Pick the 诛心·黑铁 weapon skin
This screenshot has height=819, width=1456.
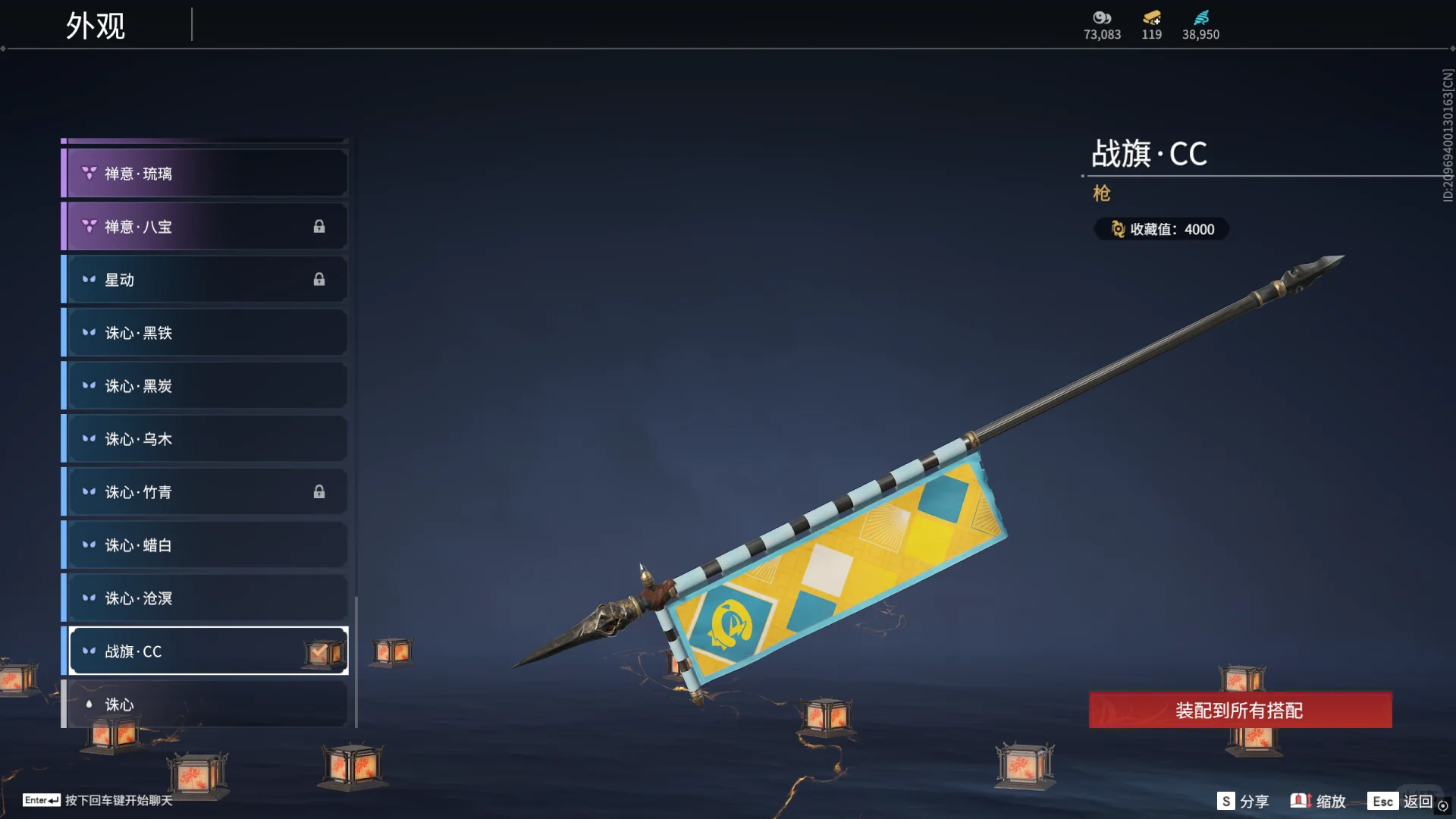[205, 333]
